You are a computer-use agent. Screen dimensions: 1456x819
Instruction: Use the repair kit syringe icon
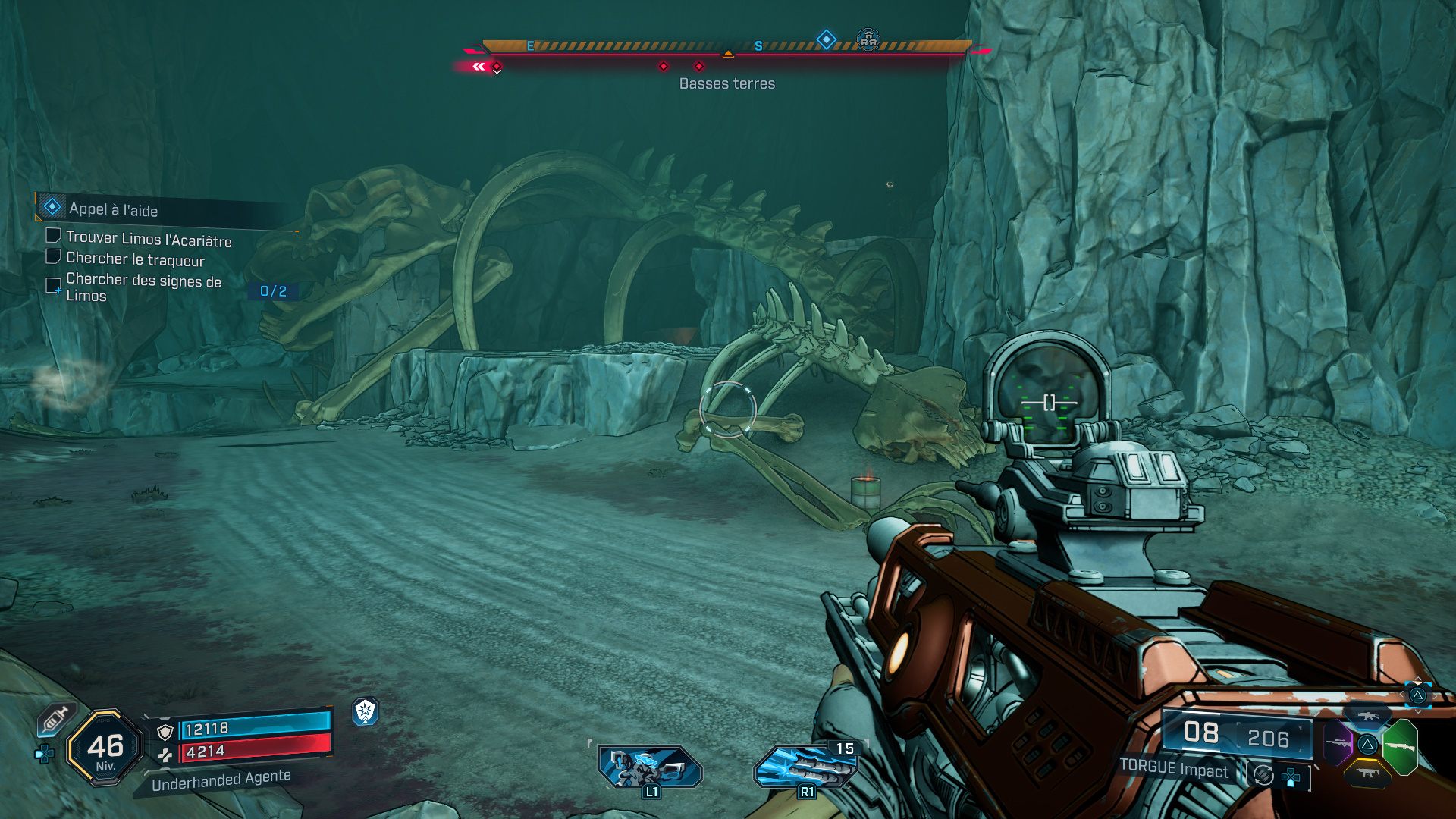tap(55, 719)
